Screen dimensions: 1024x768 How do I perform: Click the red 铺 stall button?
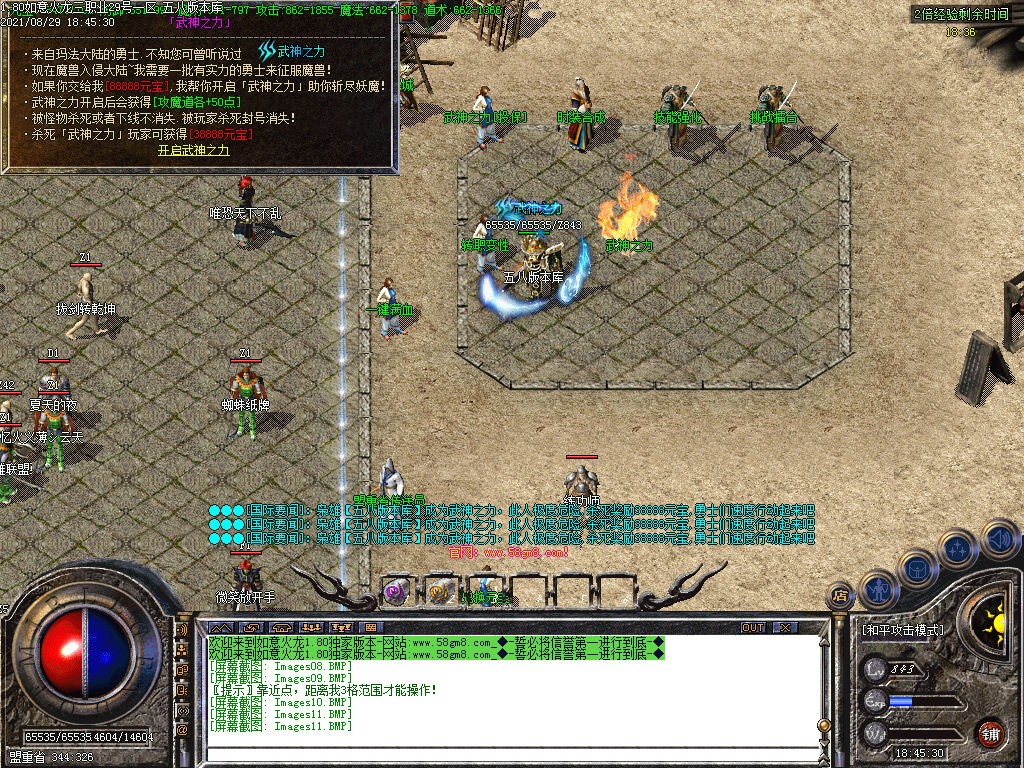[991, 732]
